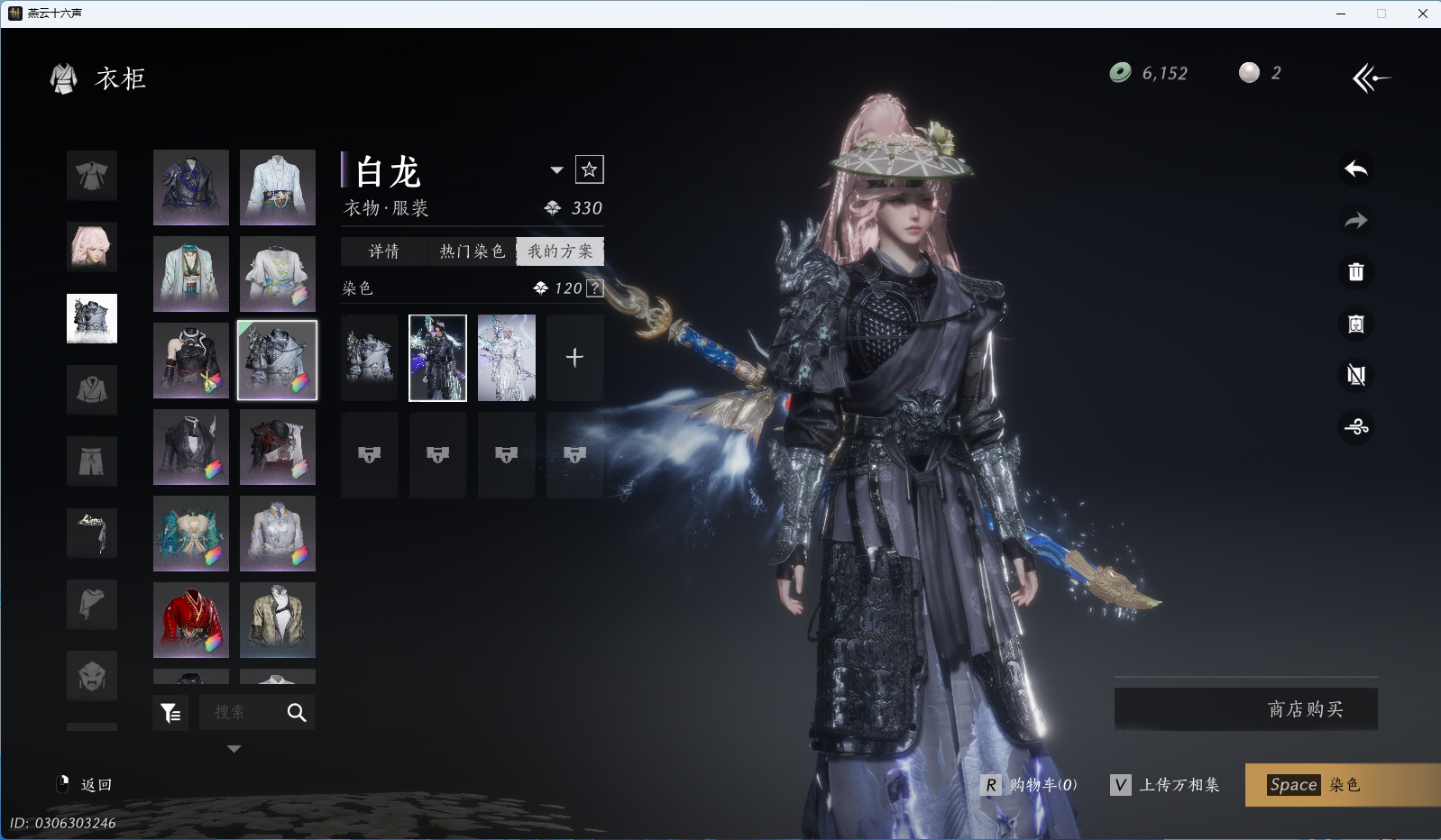Click the 搜索 search field

point(240,712)
